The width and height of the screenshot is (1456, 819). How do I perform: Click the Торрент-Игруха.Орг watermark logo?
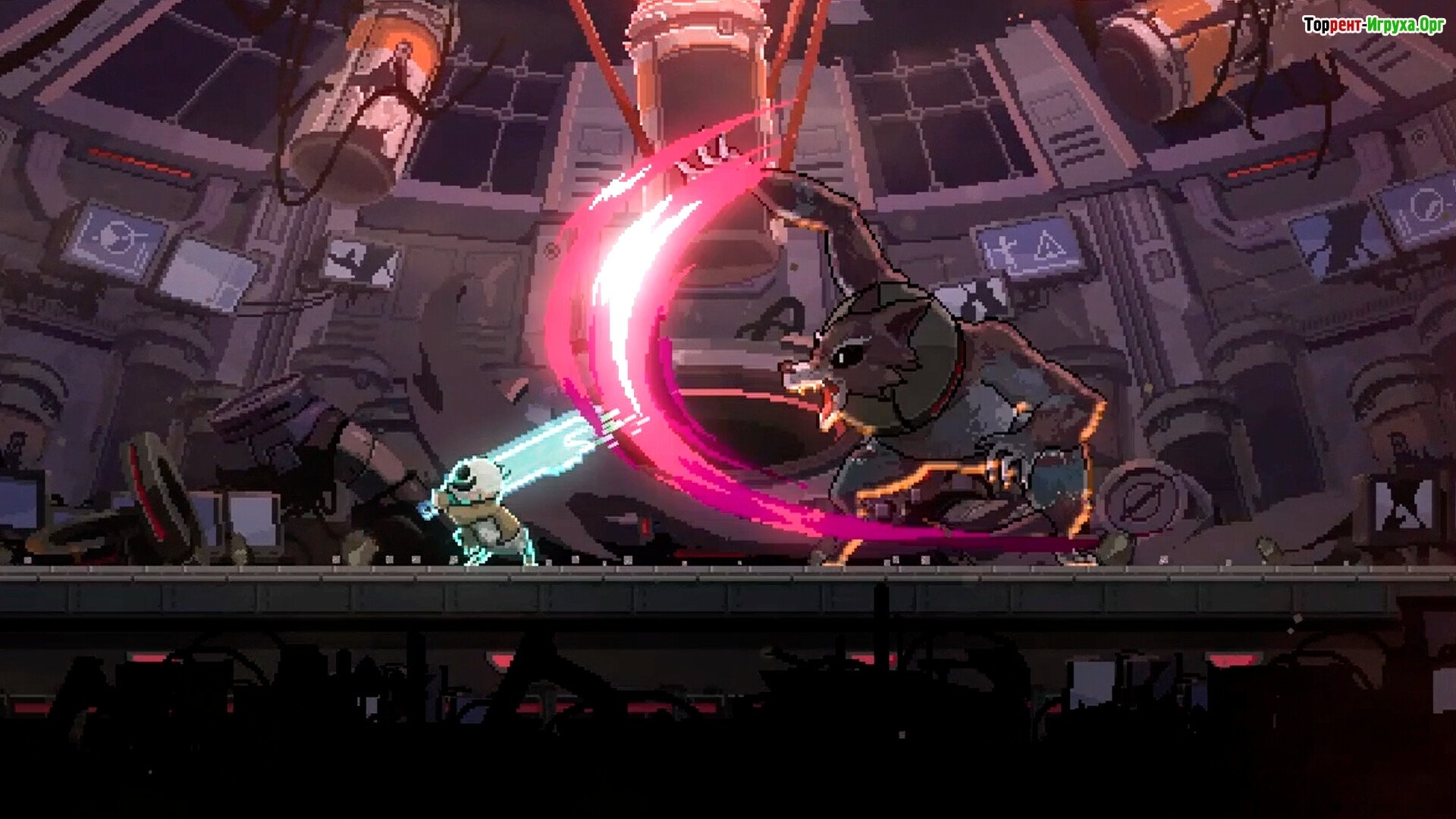coord(1373,26)
